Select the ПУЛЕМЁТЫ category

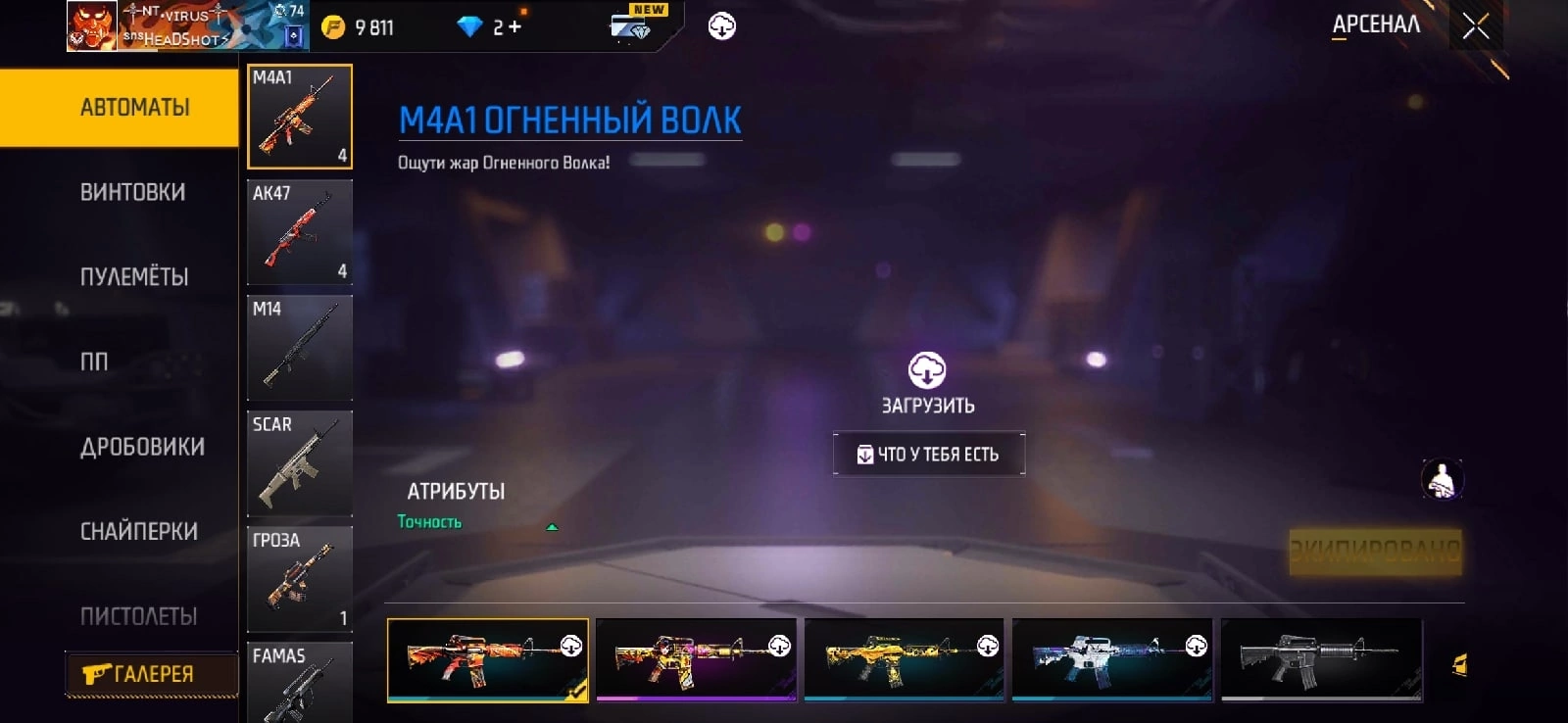click(134, 277)
